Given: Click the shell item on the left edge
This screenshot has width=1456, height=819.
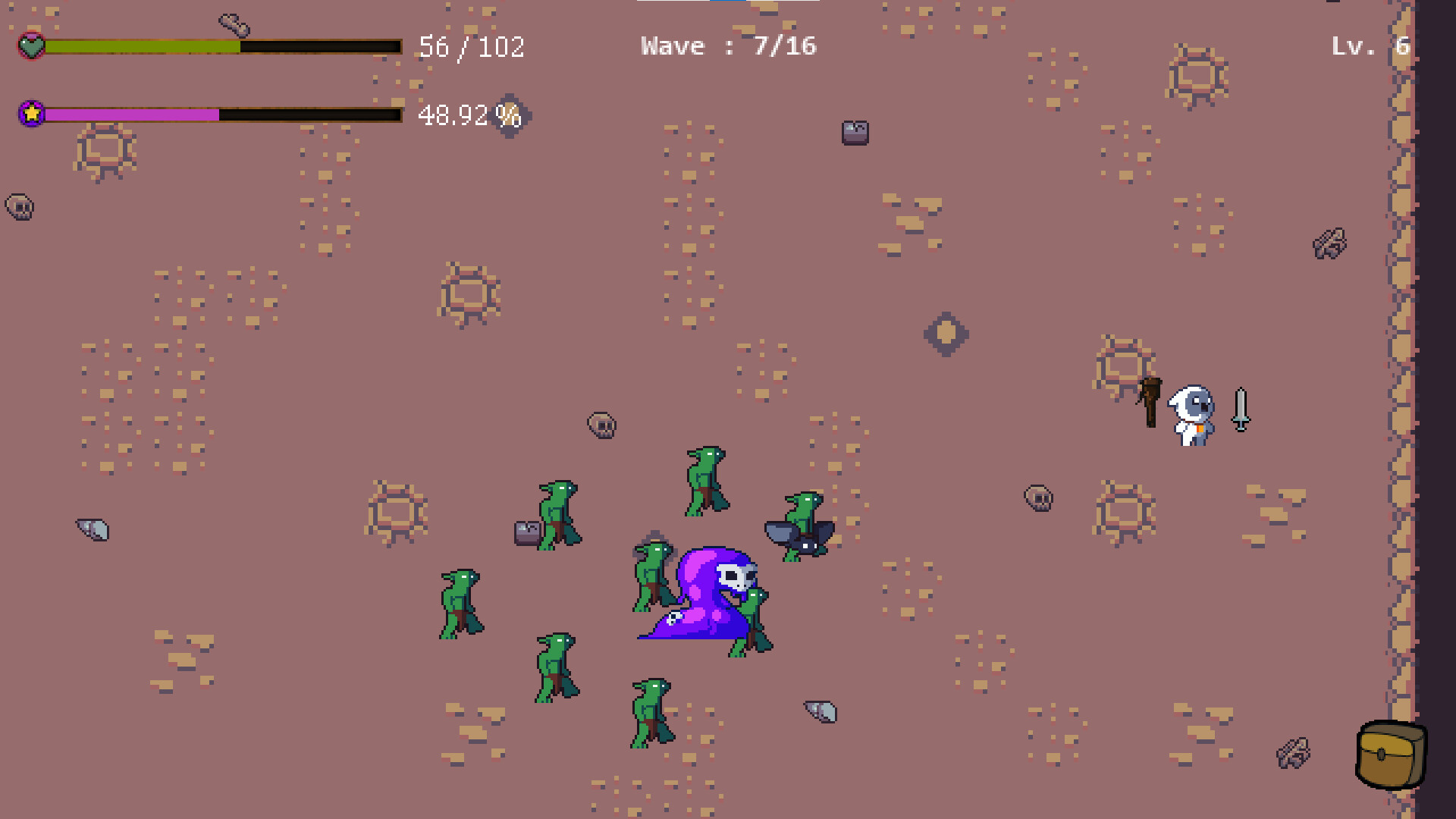Looking at the screenshot, I should [93, 529].
